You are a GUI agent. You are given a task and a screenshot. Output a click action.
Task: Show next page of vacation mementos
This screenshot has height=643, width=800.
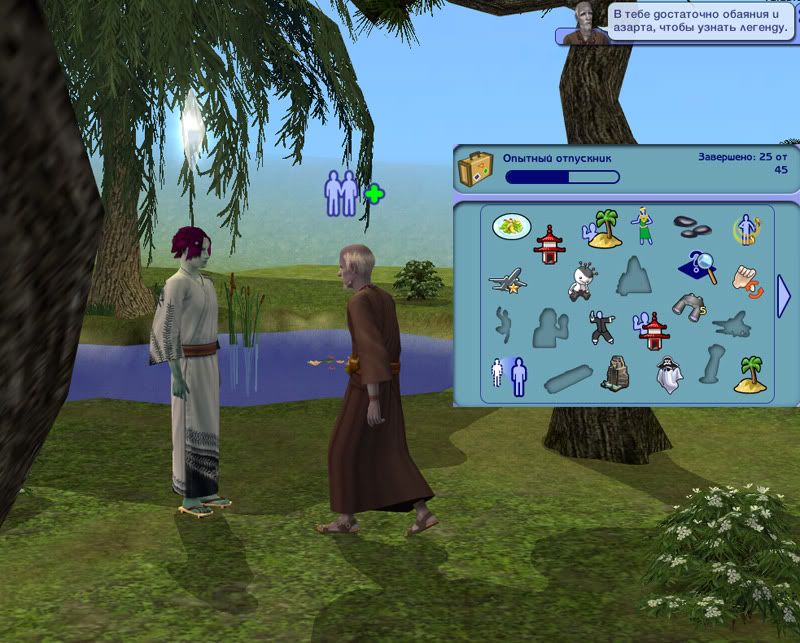click(785, 298)
